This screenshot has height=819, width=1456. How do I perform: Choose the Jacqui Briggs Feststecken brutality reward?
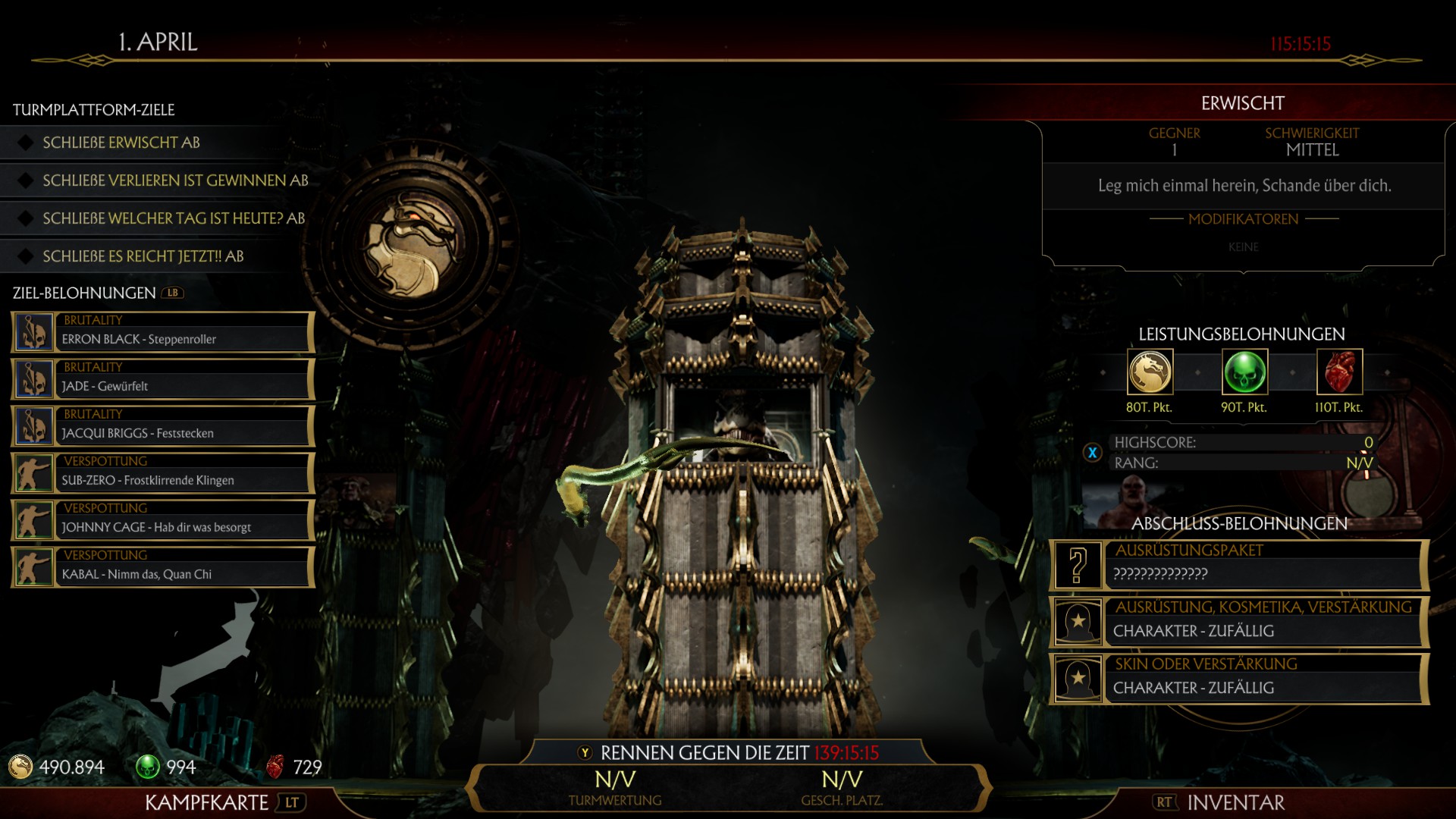point(163,426)
